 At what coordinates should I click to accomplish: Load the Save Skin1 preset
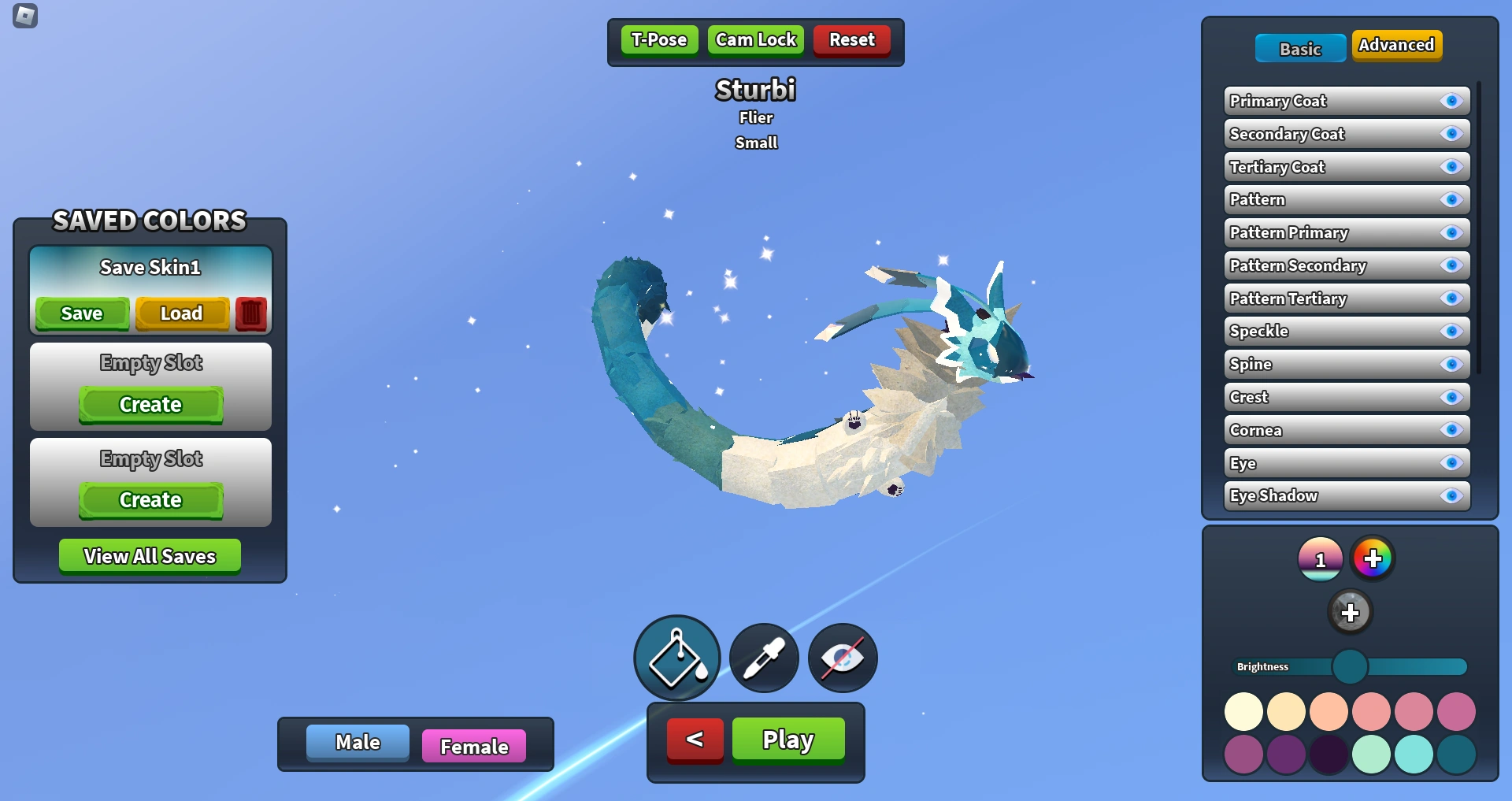coord(182,313)
